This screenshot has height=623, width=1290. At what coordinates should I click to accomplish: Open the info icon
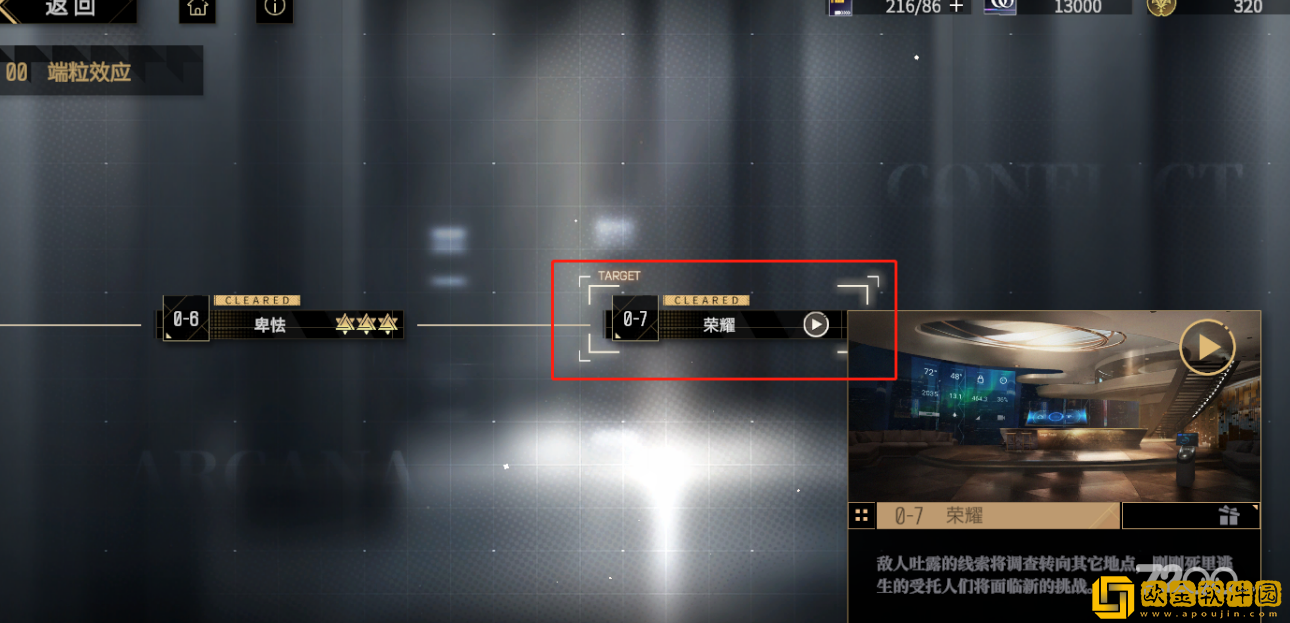click(x=274, y=8)
